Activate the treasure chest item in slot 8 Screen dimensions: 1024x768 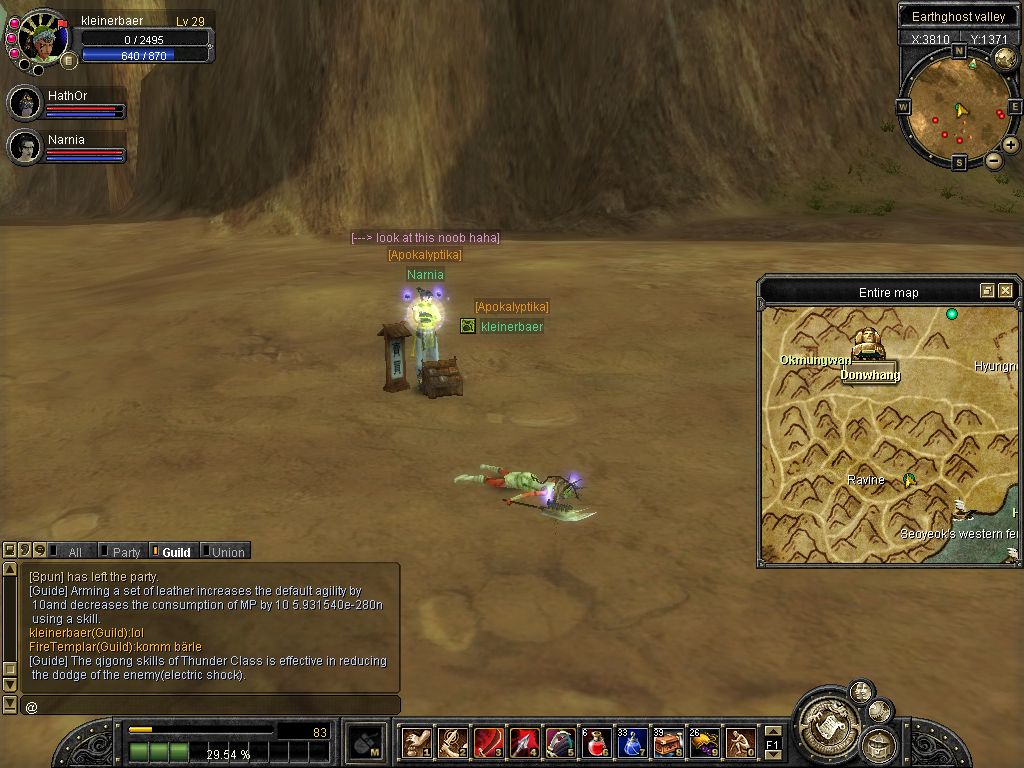pos(668,743)
